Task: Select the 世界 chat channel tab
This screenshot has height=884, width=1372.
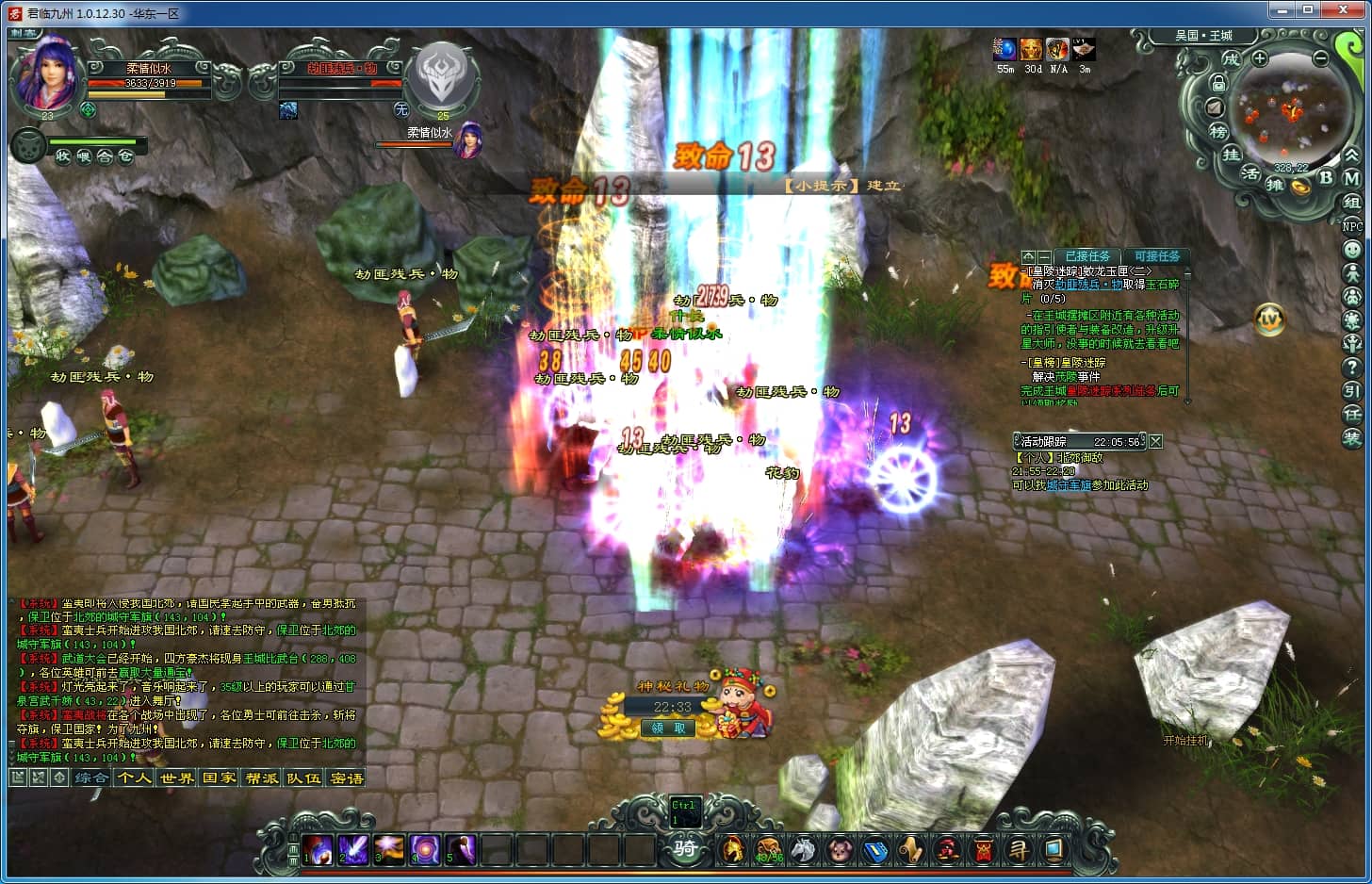Action: (176, 778)
